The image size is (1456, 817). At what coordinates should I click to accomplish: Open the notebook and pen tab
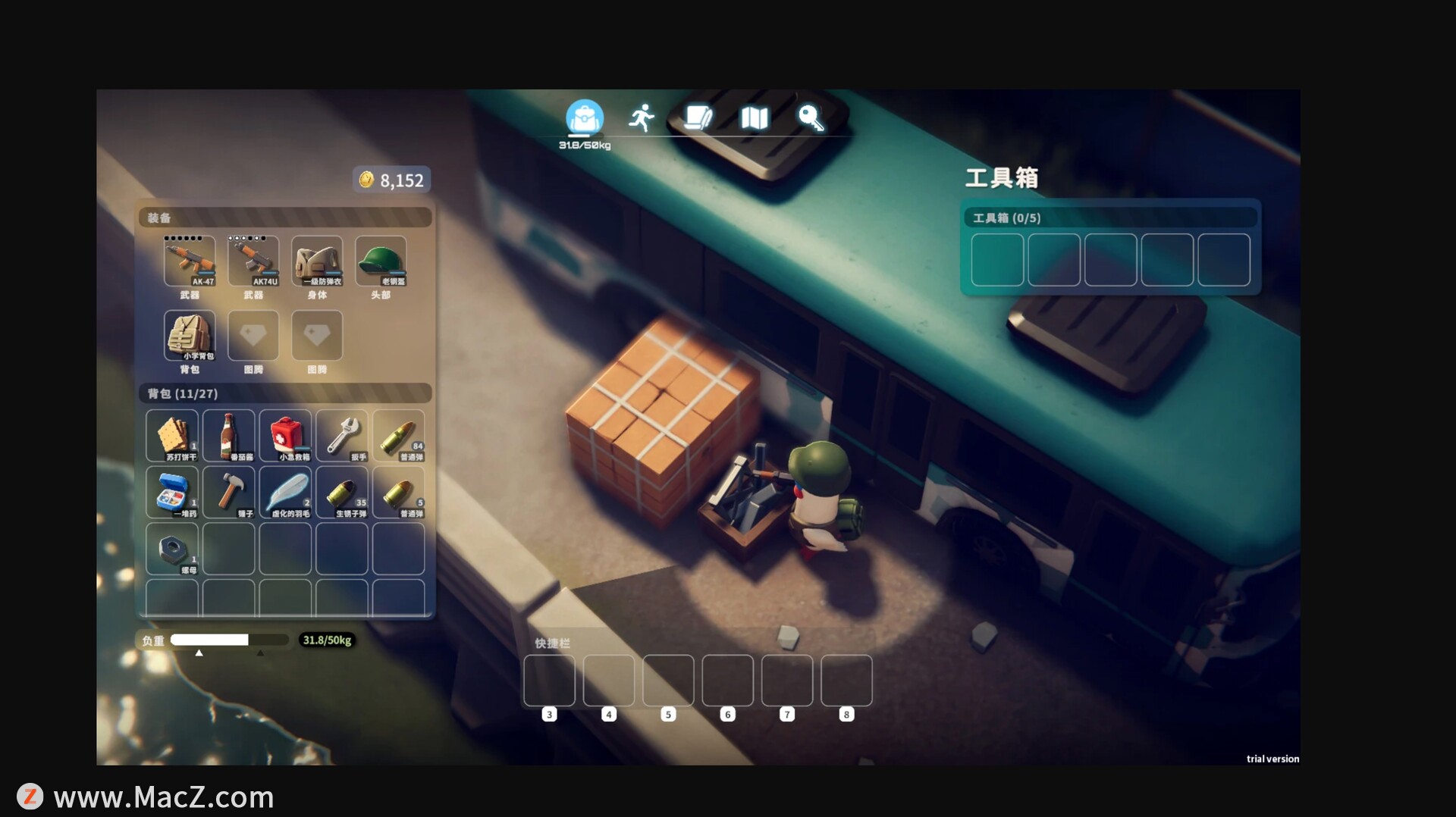click(698, 118)
